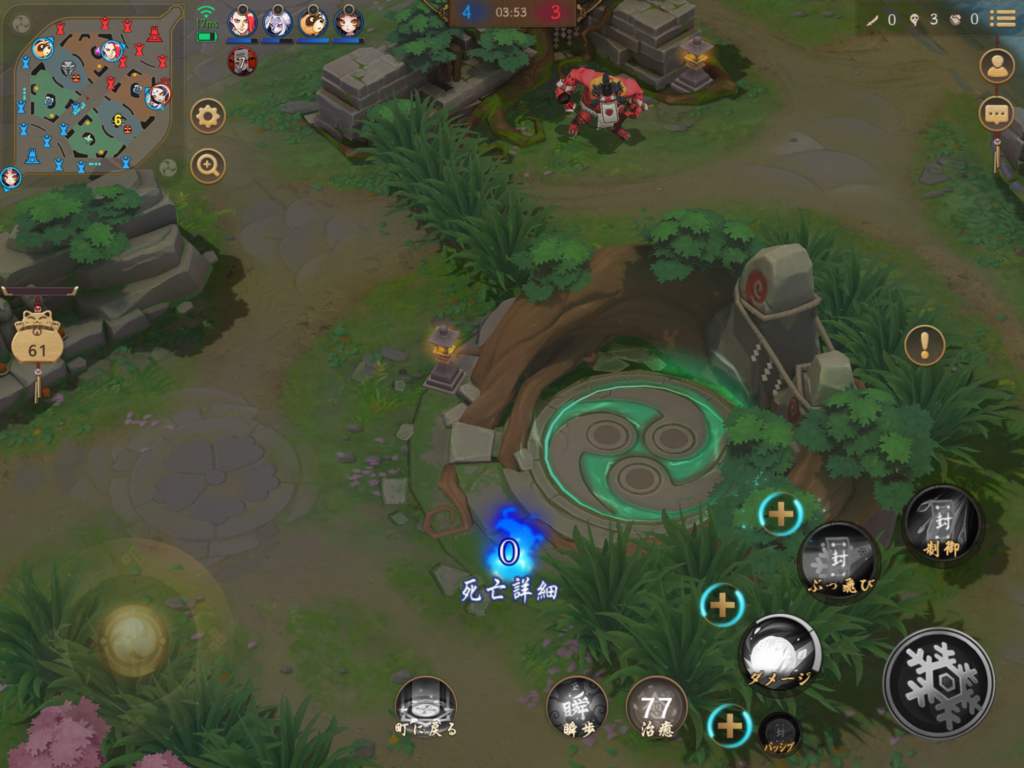Screen dimensions: 1024x768
Task: Select the 治癒 heal spell
Action: point(656,706)
